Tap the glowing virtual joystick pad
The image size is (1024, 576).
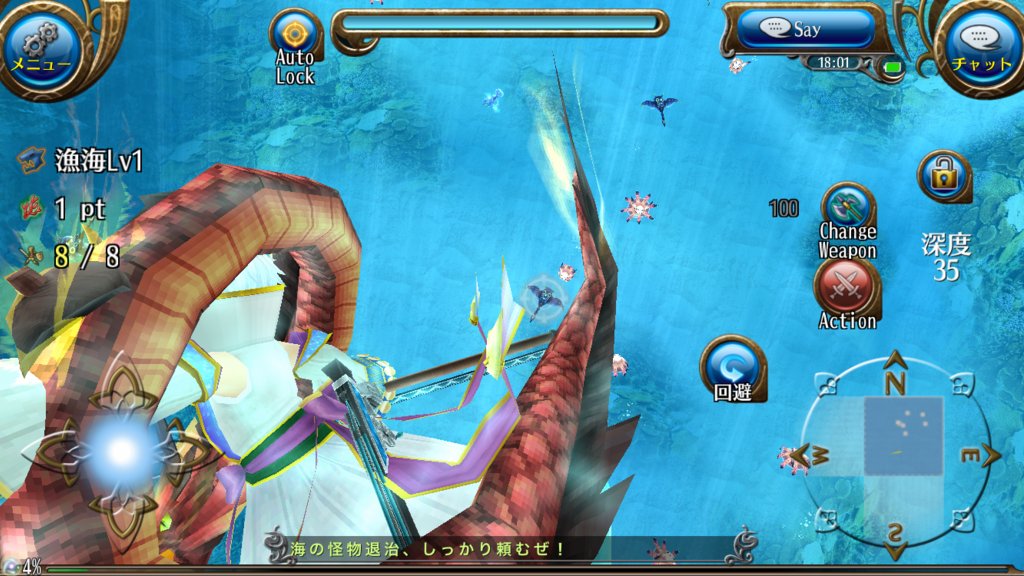(x=122, y=452)
